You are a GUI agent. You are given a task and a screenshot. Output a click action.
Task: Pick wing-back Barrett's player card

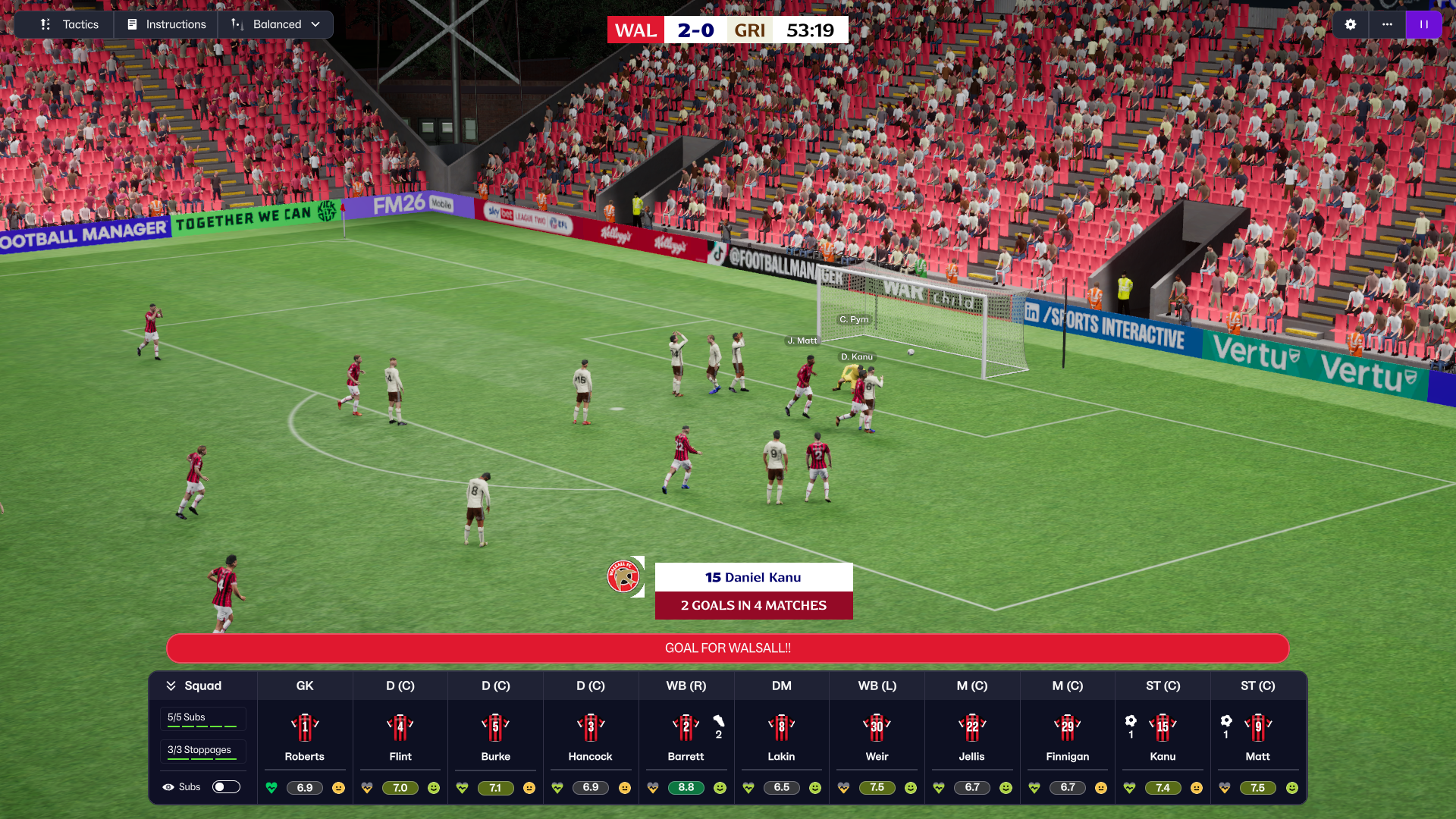tap(686, 736)
